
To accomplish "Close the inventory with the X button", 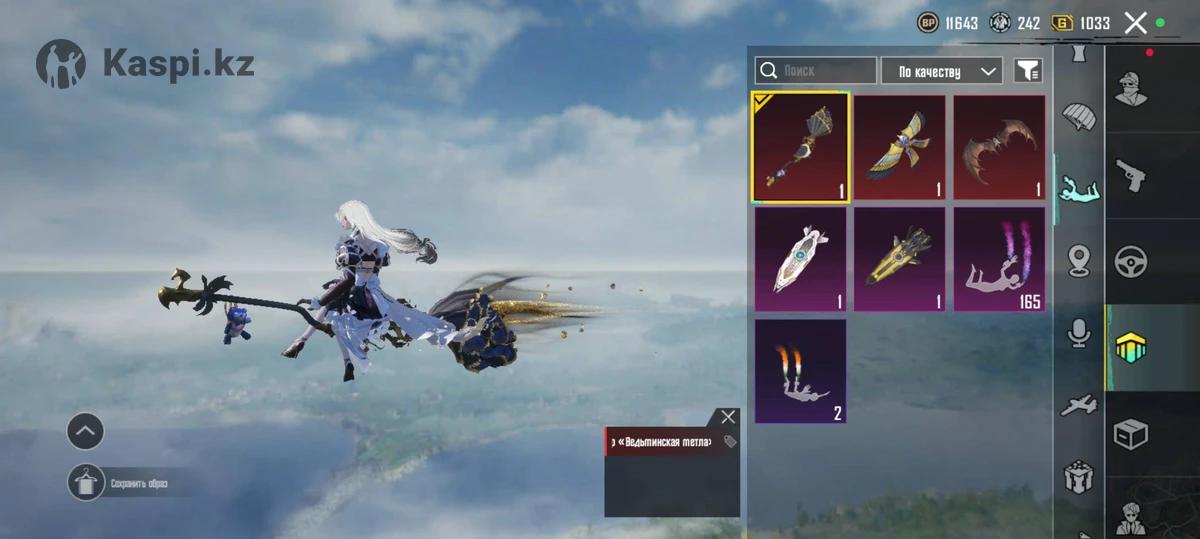I will pos(1135,23).
